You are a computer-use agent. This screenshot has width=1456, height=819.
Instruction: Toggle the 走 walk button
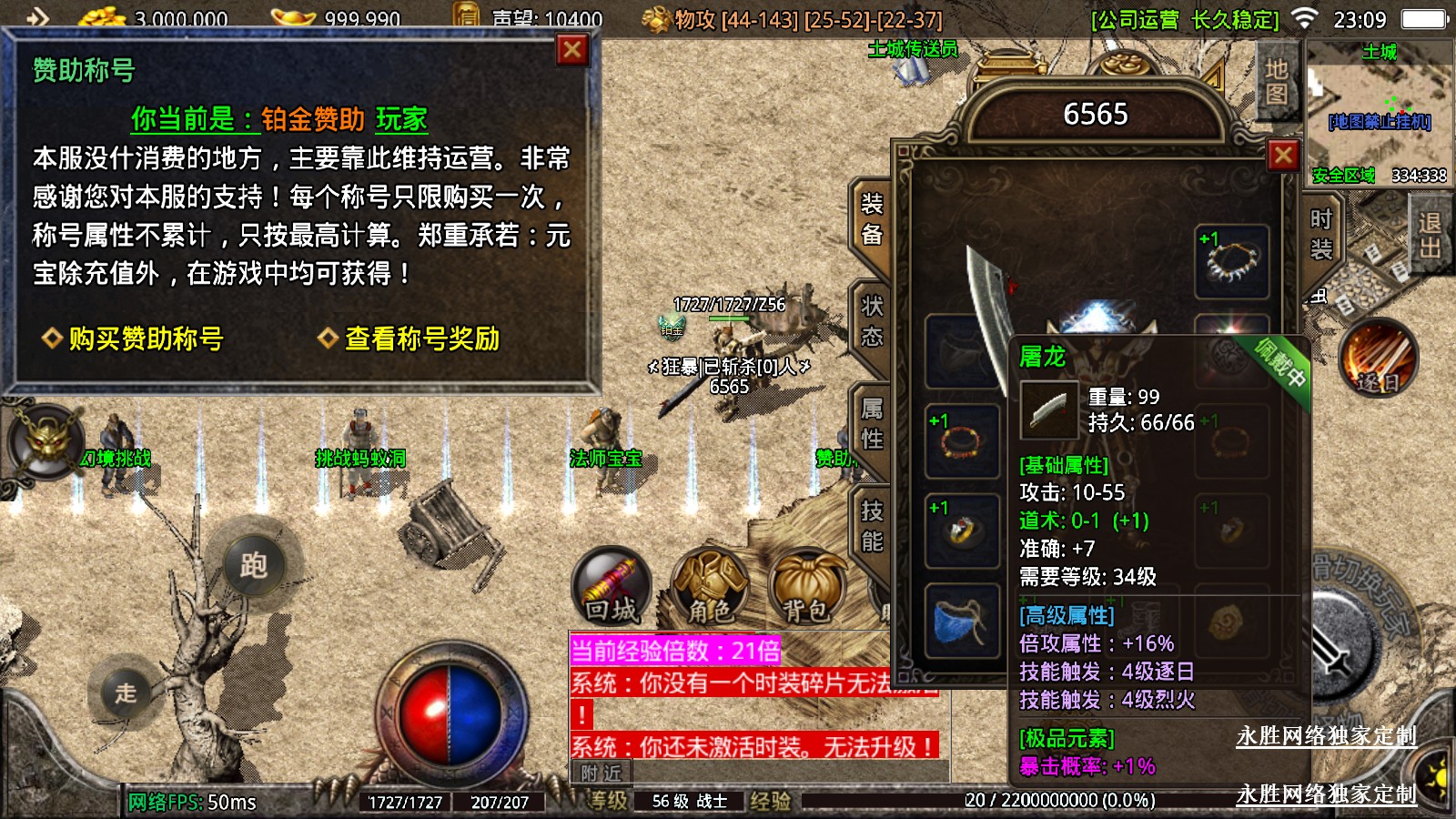(126, 693)
